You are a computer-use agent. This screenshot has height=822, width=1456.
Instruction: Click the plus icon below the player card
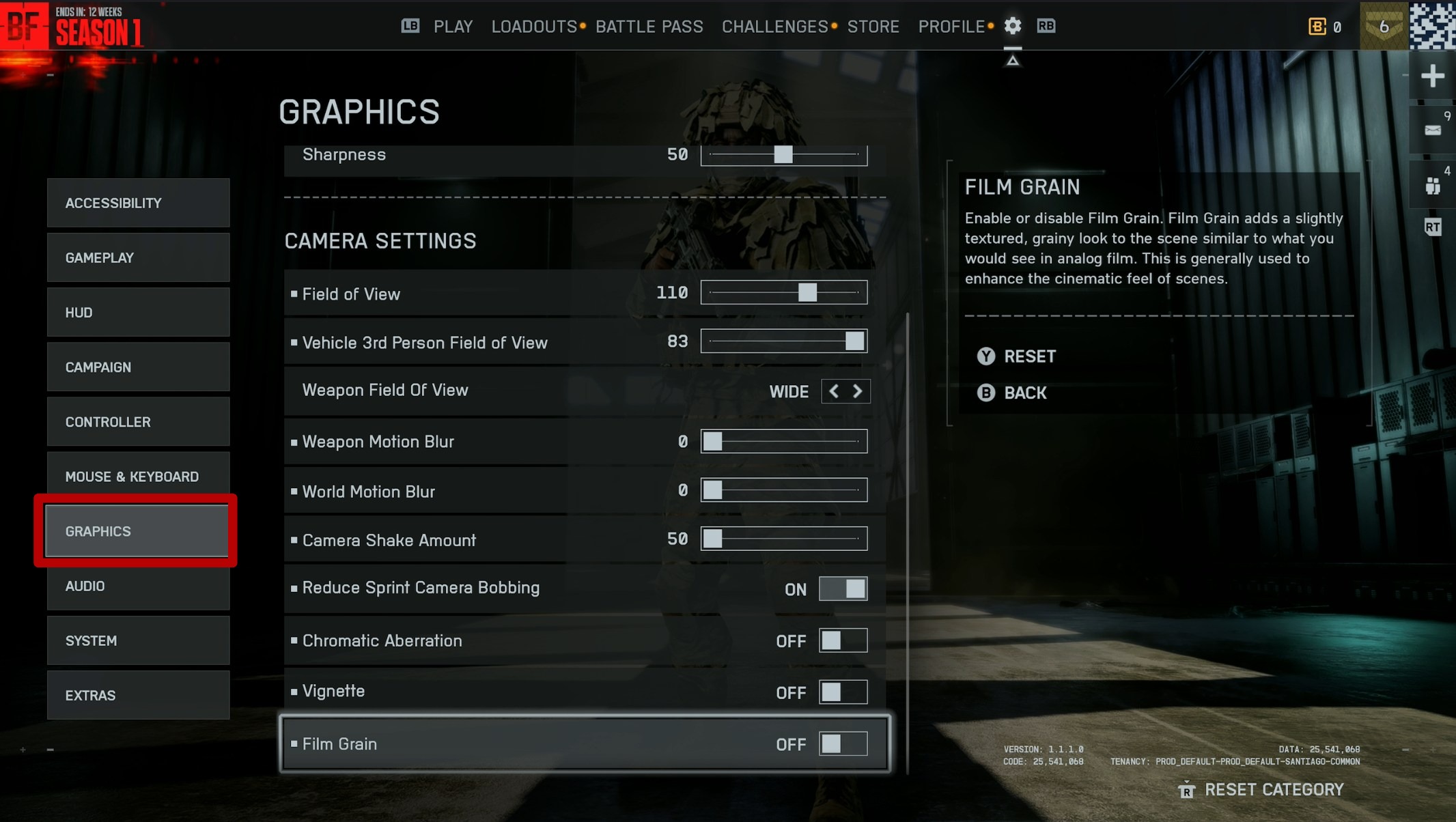1433,75
